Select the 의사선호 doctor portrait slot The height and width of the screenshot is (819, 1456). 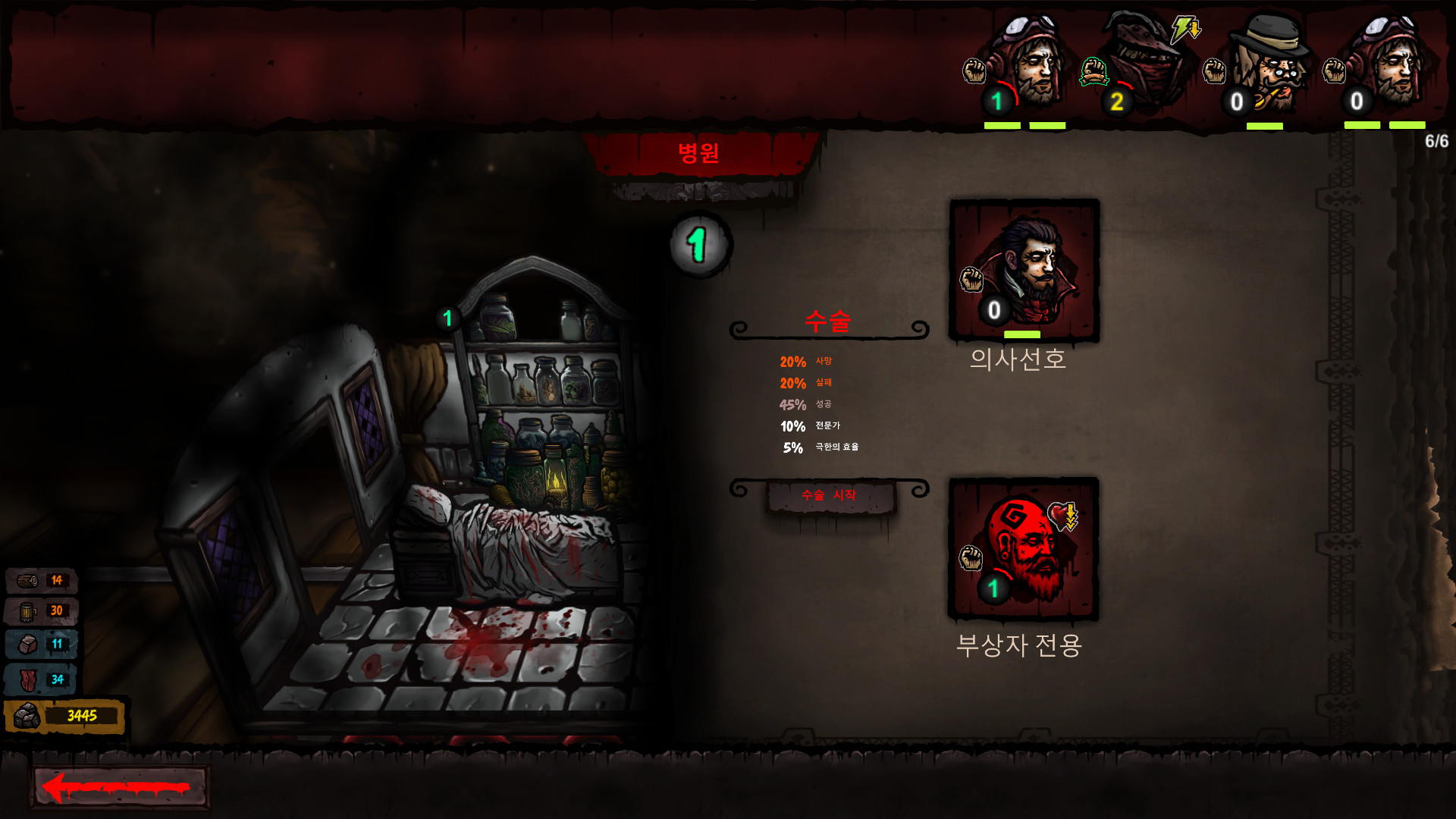1024,269
